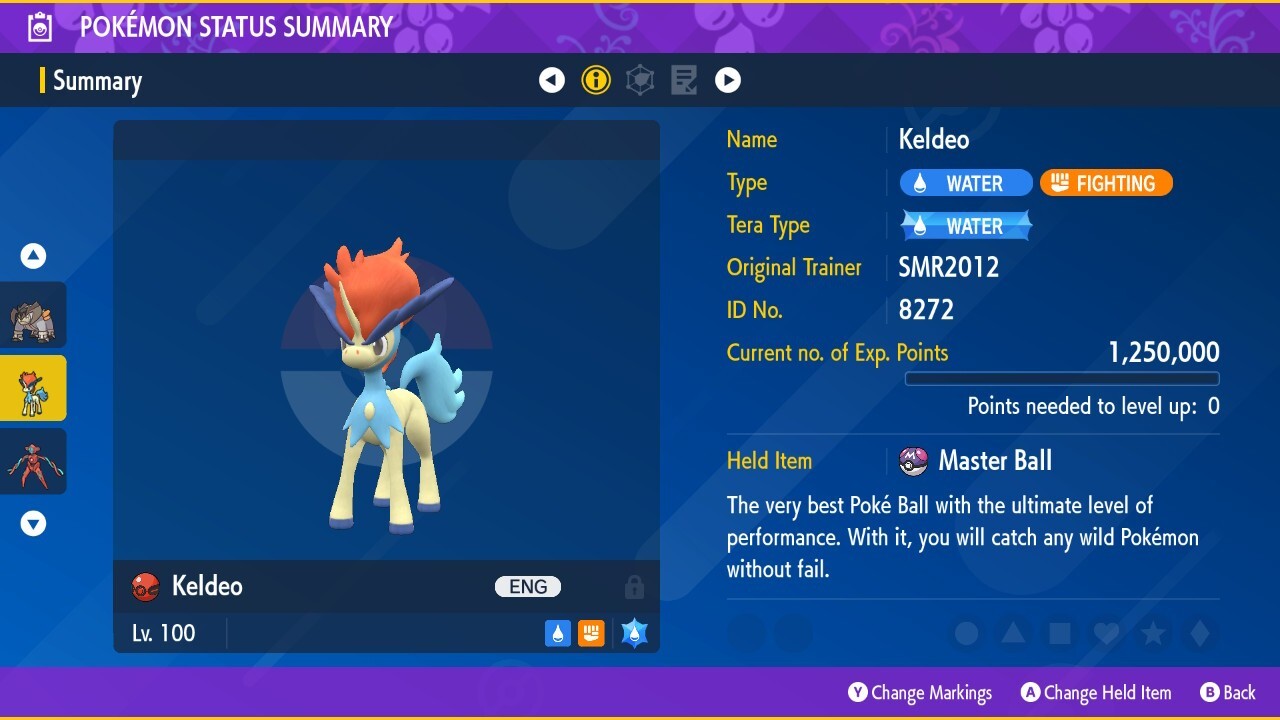Click the Poké Ball icon beside Keldeo's name
Viewport: 1280px width, 720px height.
(x=144, y=587)
